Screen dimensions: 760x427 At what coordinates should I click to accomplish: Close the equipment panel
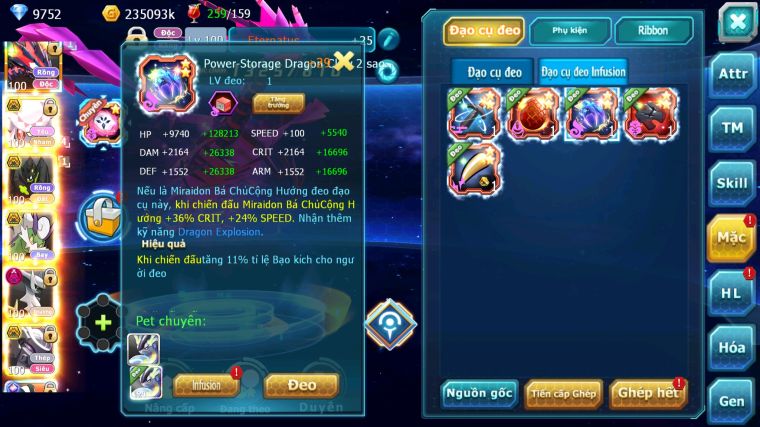[x=736, y=22]
